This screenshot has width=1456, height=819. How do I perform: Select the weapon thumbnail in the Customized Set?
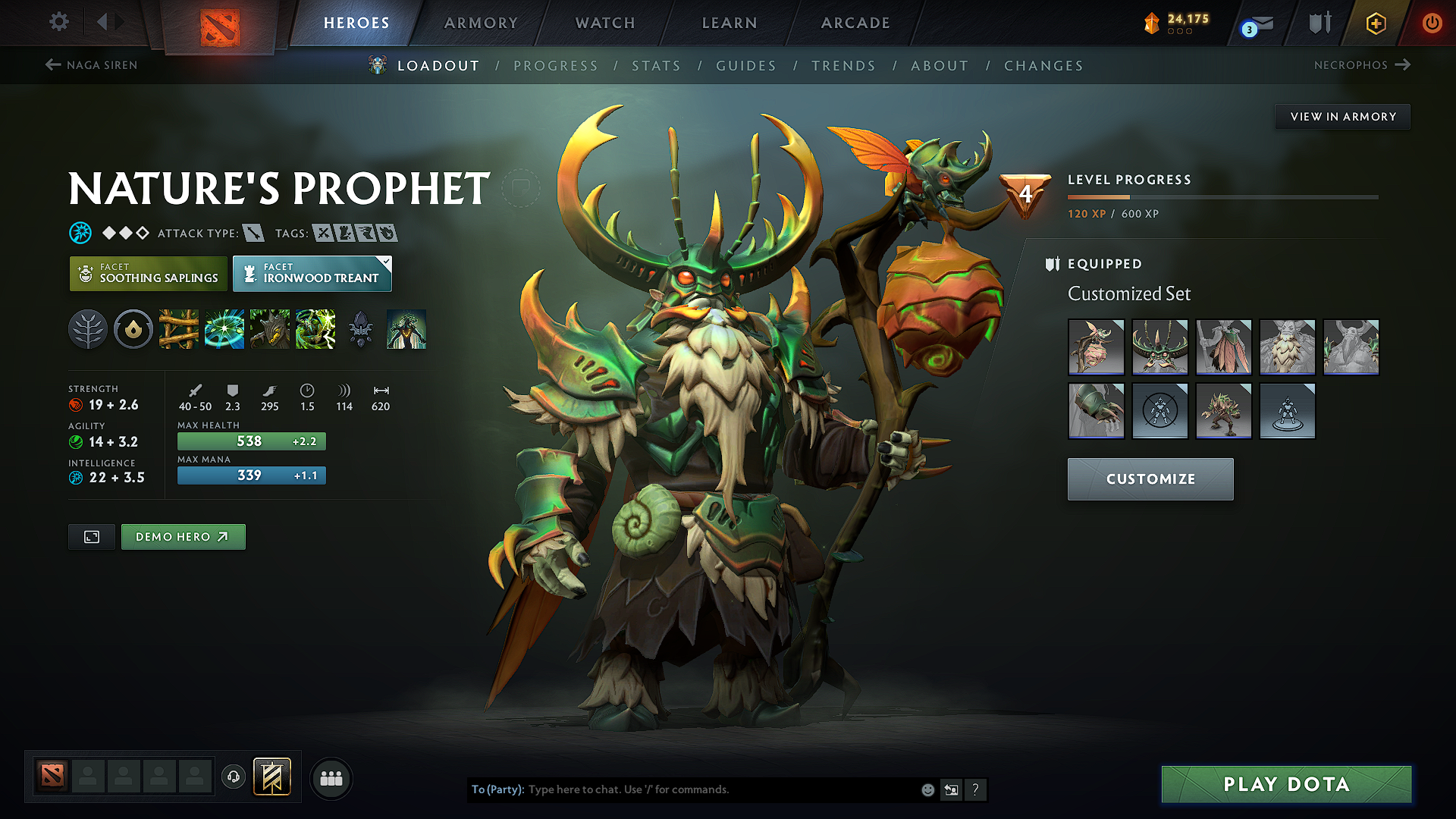coord(1097,347)
